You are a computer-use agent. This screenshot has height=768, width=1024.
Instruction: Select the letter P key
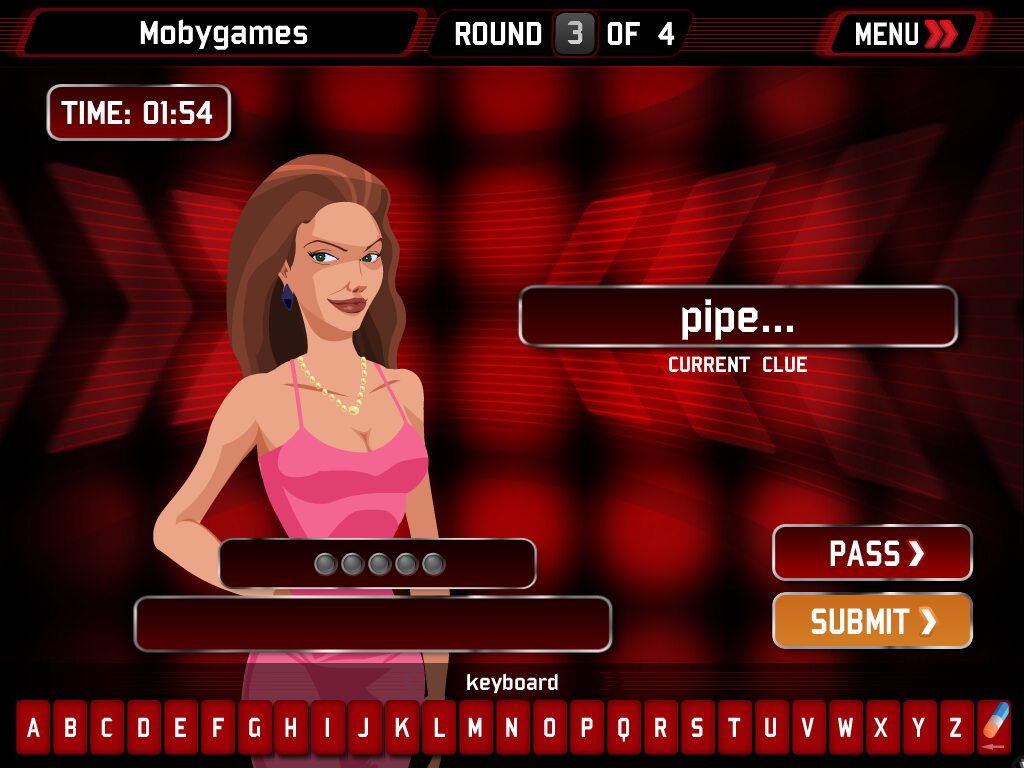586,728
